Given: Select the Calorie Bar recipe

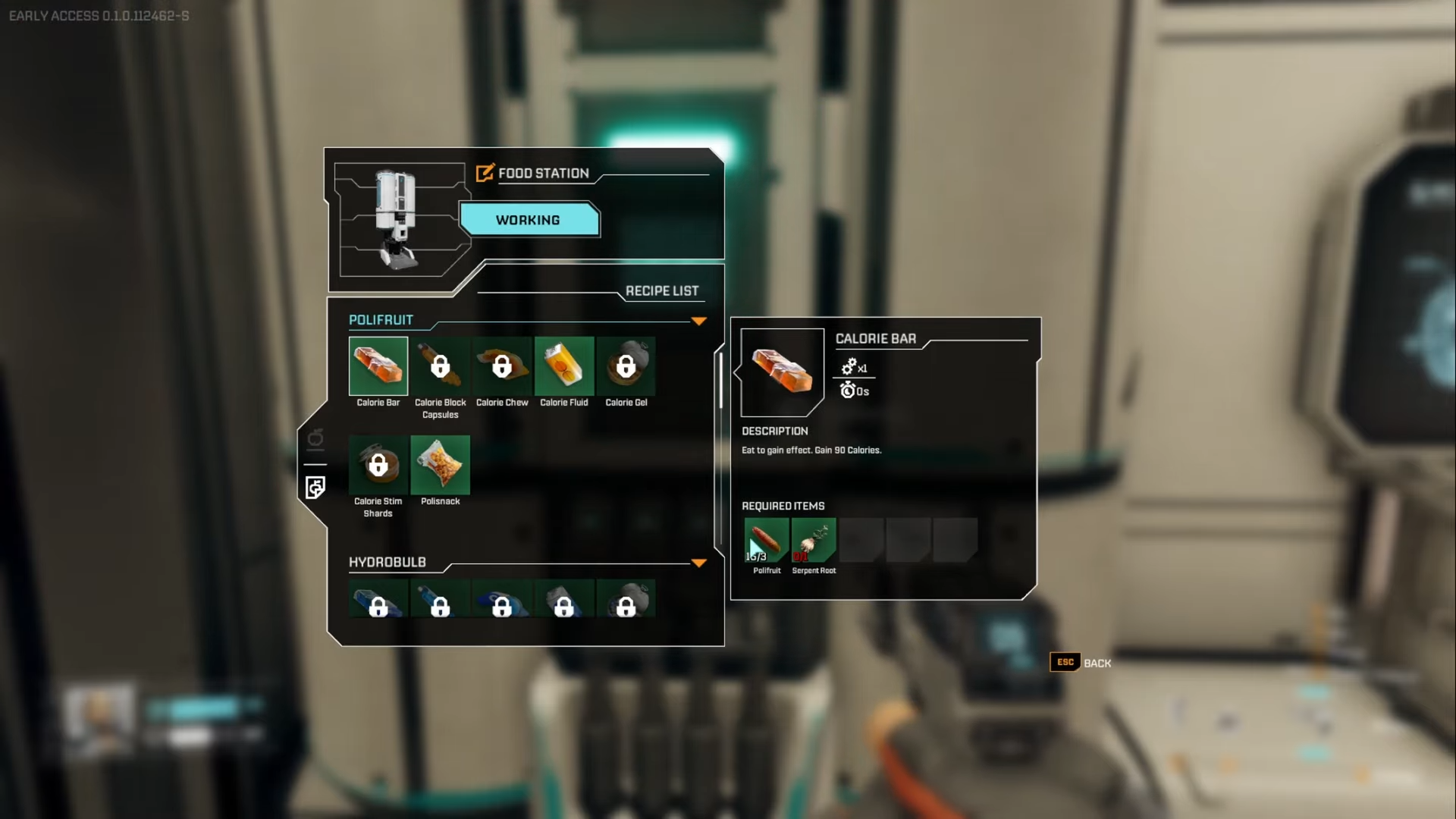Looking at the screenshot, I should [378, 366].
